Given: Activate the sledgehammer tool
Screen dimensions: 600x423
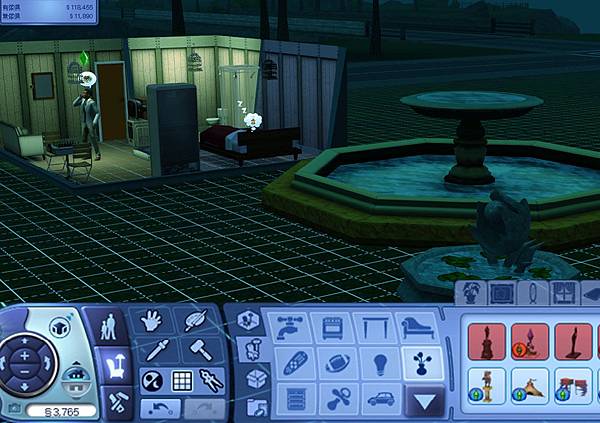Looking at the screenshot, I should click(198, 349).
